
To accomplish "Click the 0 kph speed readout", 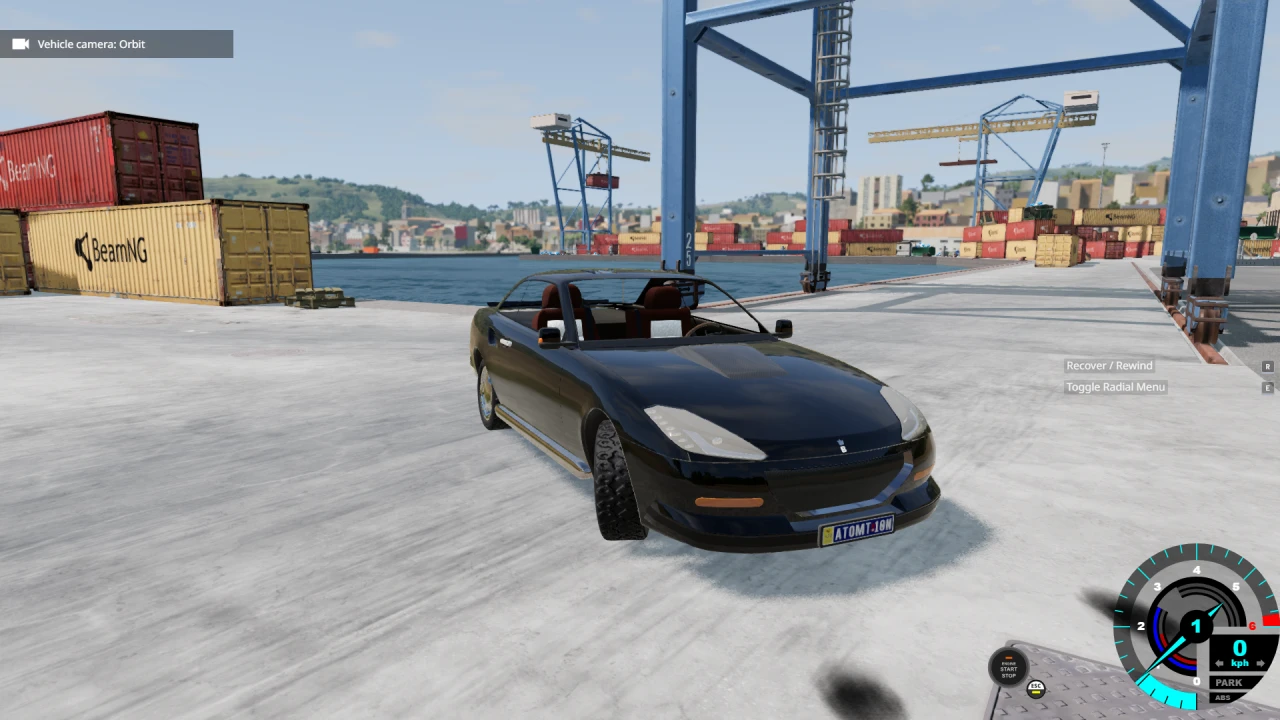I will coord(1239,647).
